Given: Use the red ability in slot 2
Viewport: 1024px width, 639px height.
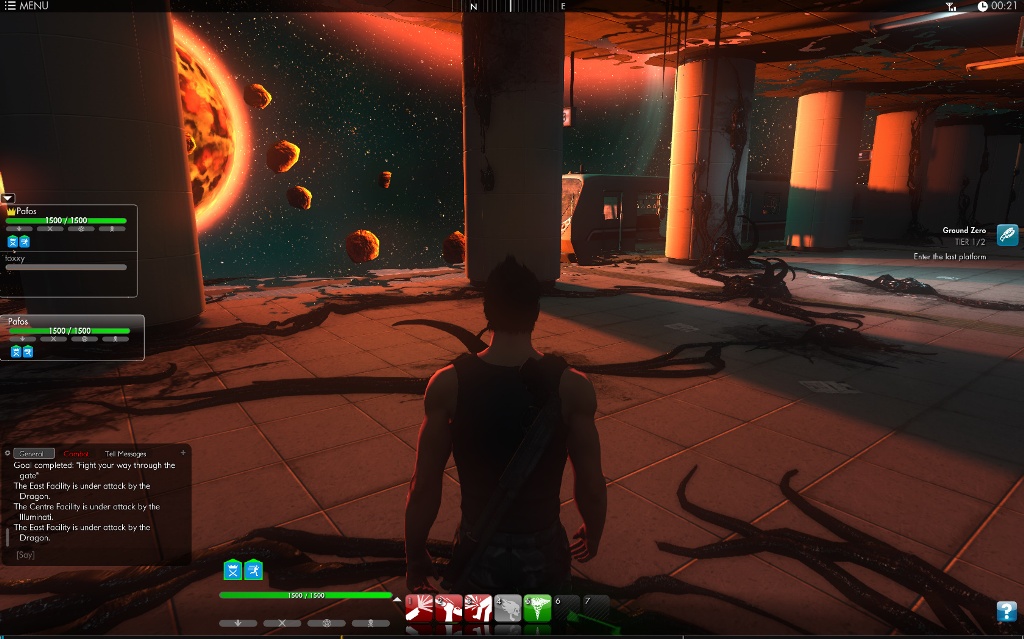Looking at the screenshot, I should (x=448, y=607).
